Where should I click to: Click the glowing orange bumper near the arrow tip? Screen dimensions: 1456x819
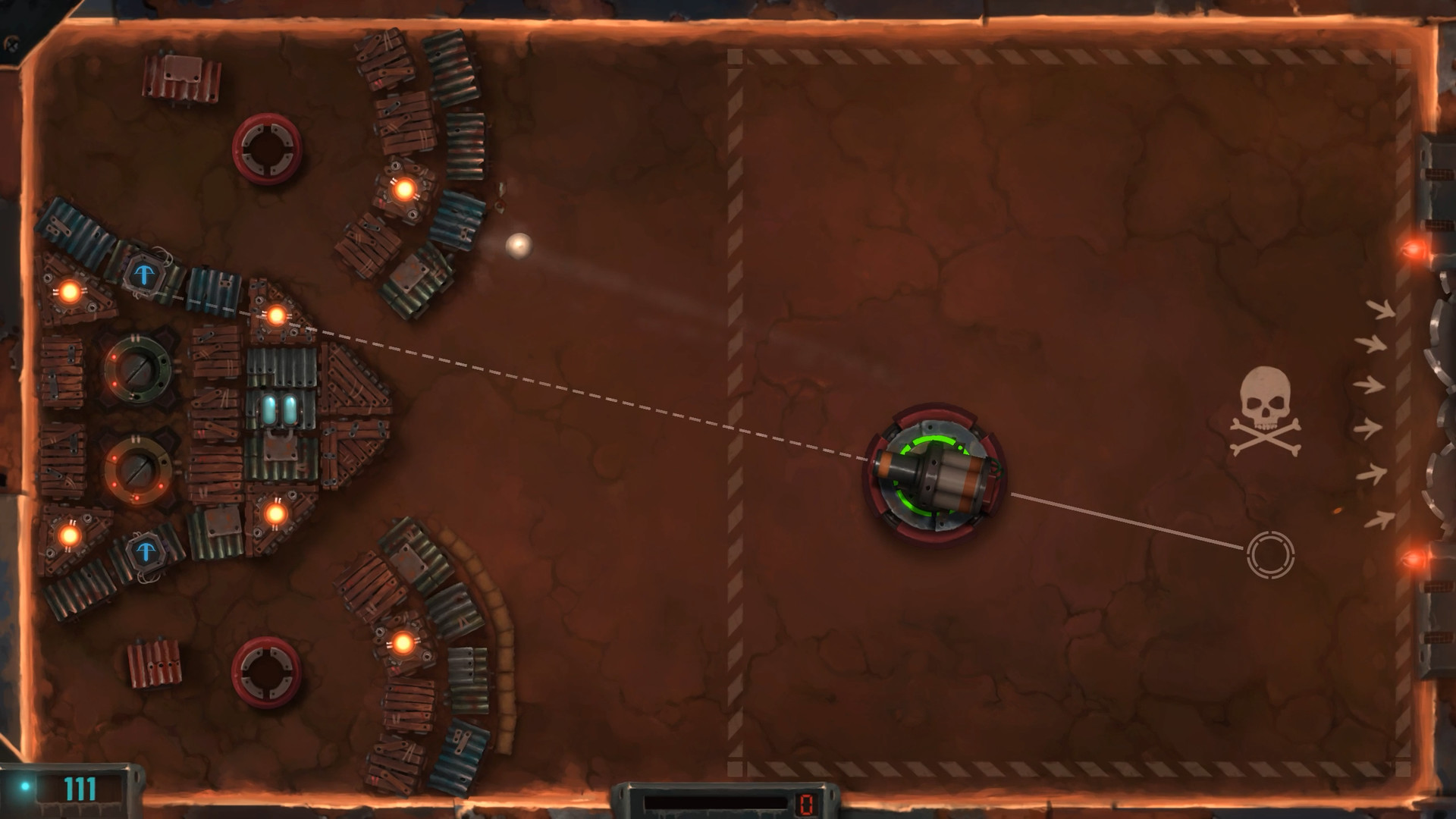tap(275, 515)
